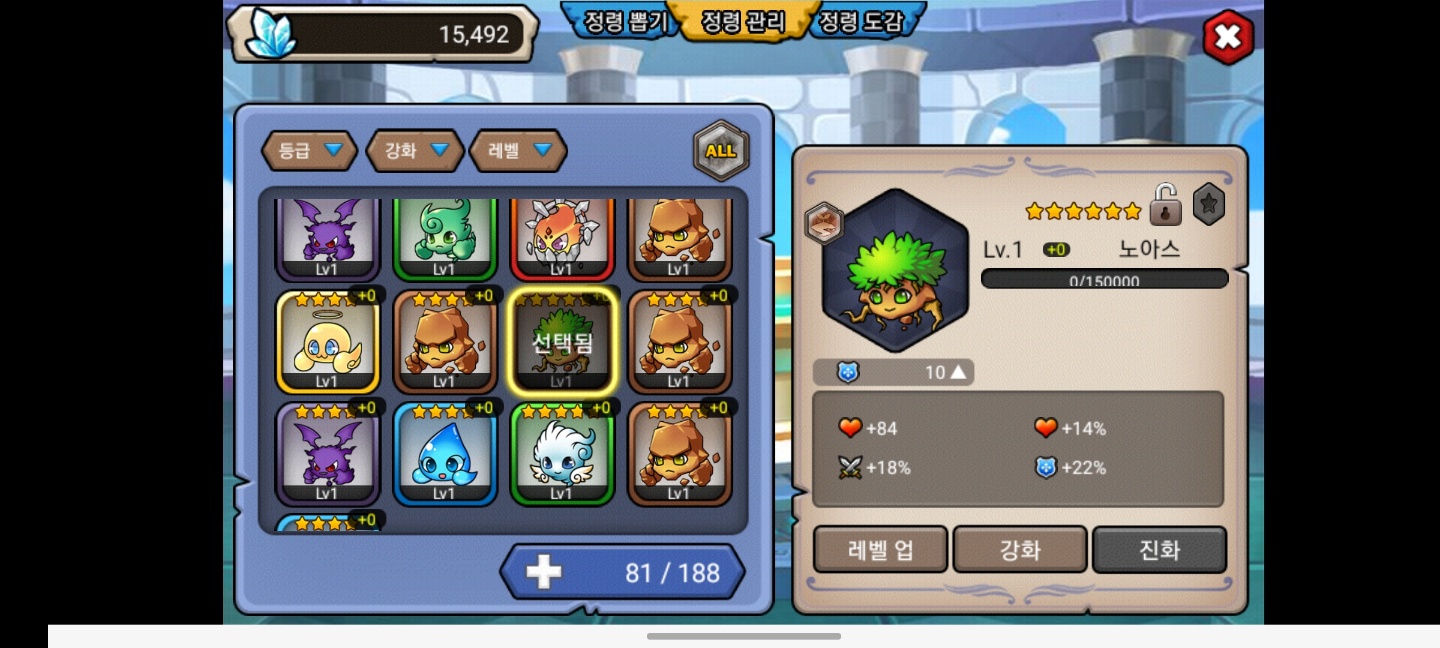Screen dimensions: 1440x648
Task: Open the 강화 filter dropdown
Action: click(x=415, y=151)
